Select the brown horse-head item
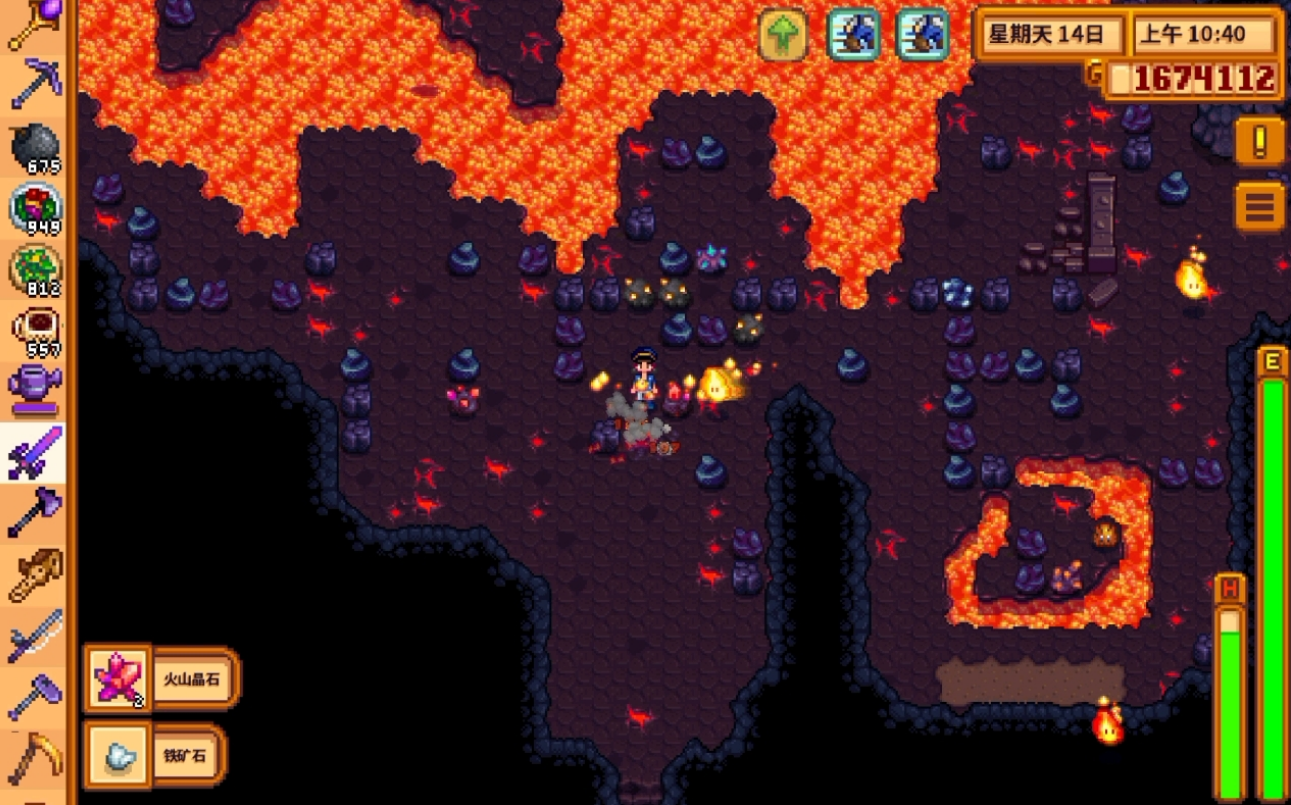This screenshot has height=805, width=1291. [x=35, y=575]
